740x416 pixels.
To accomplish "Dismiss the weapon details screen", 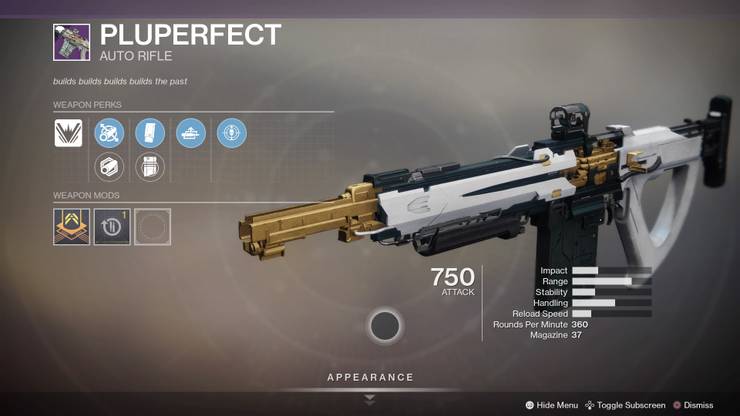I will point(693,405).
